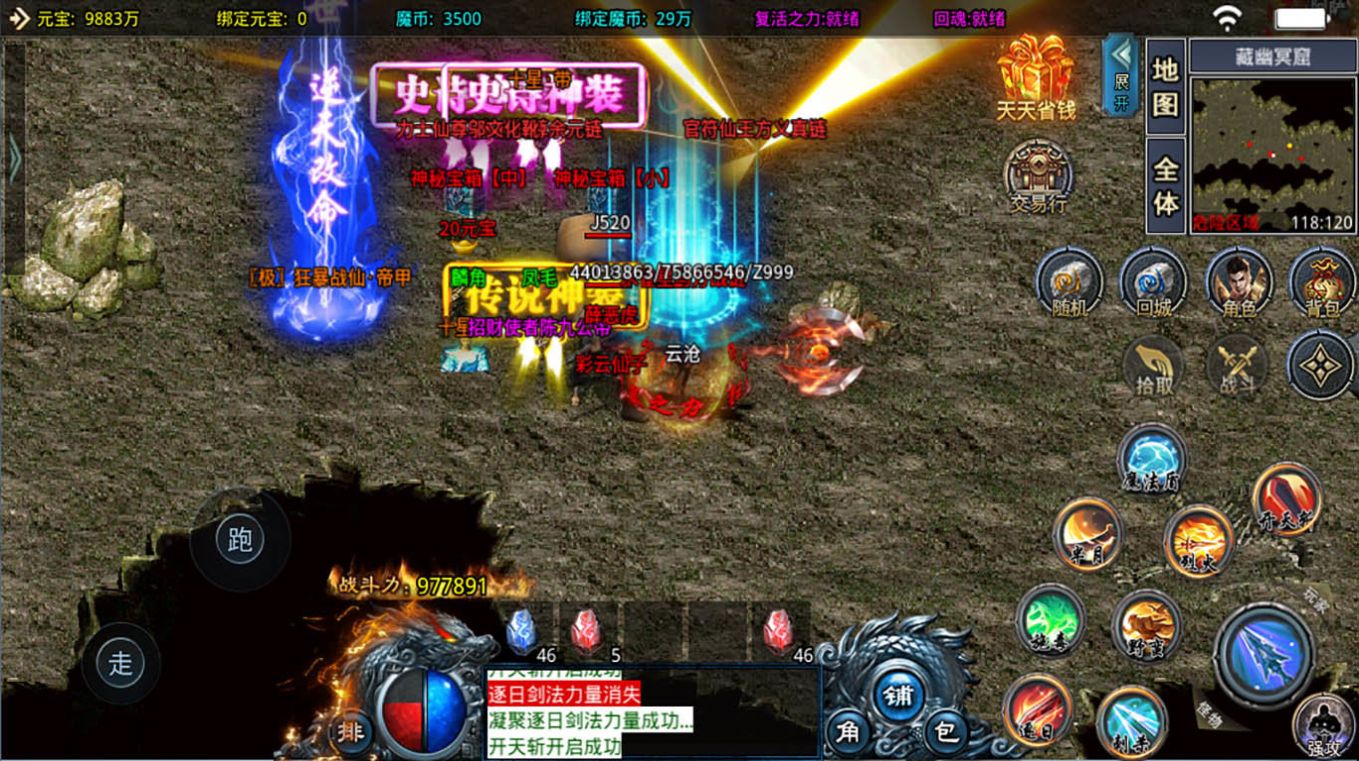
Task: Activate the 半月 half-moon skill
Action: pos(1088,532)
